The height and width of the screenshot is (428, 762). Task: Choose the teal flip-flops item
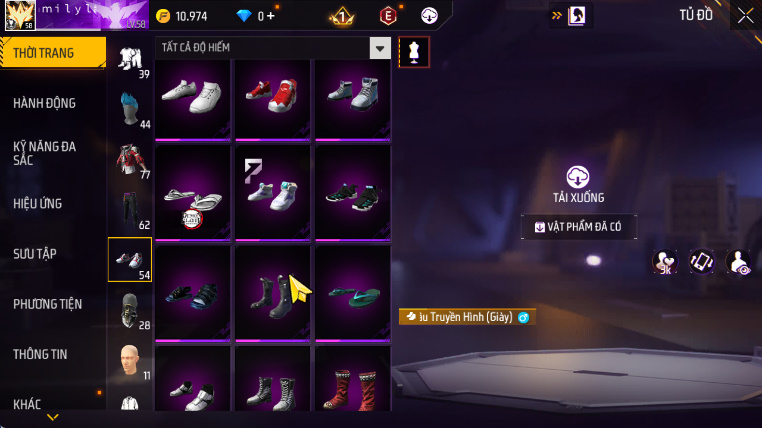[x=352, y=293]
